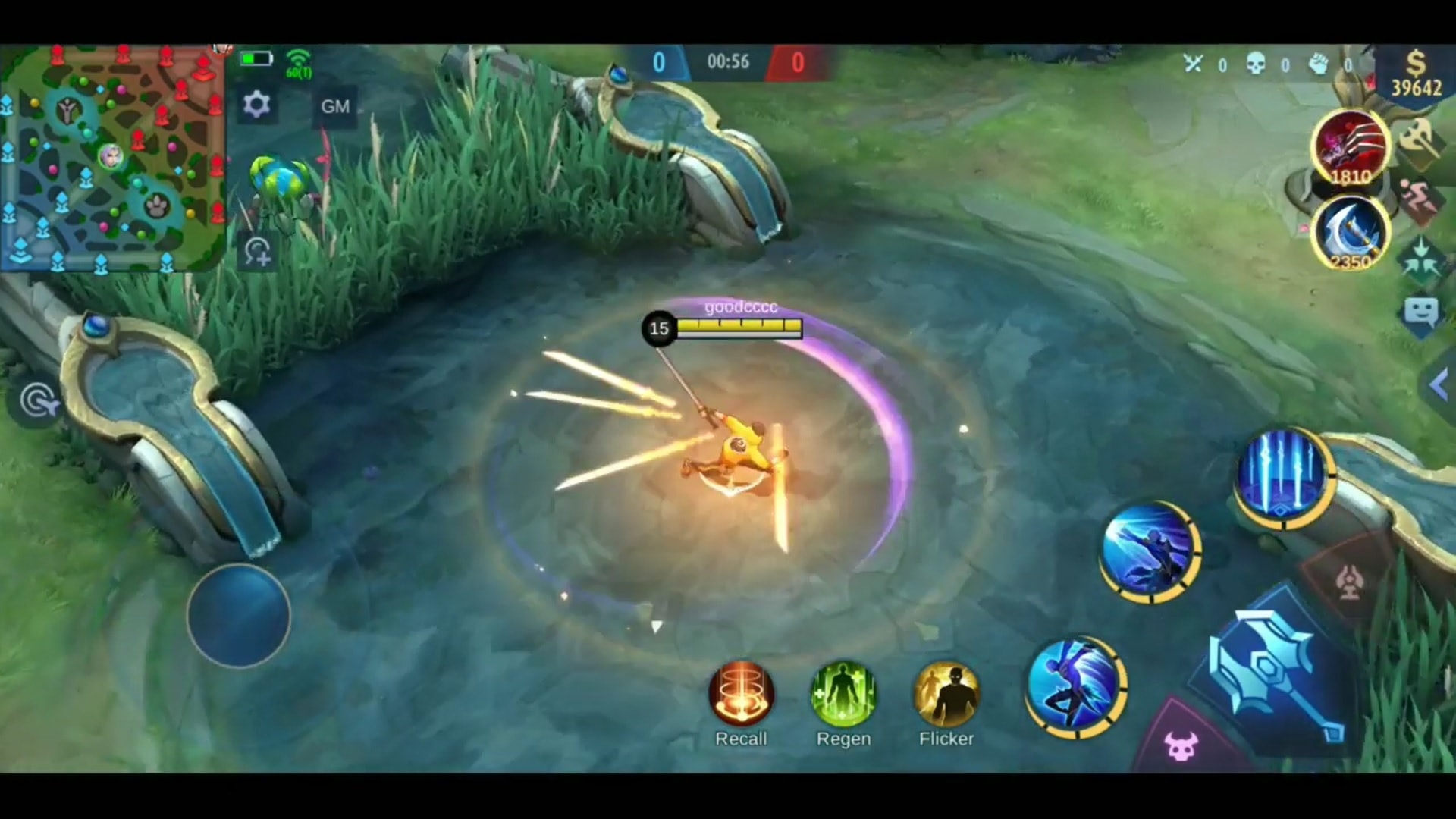Open the in-game settings gear
The image size is (1456, 819).
(258, 105)
